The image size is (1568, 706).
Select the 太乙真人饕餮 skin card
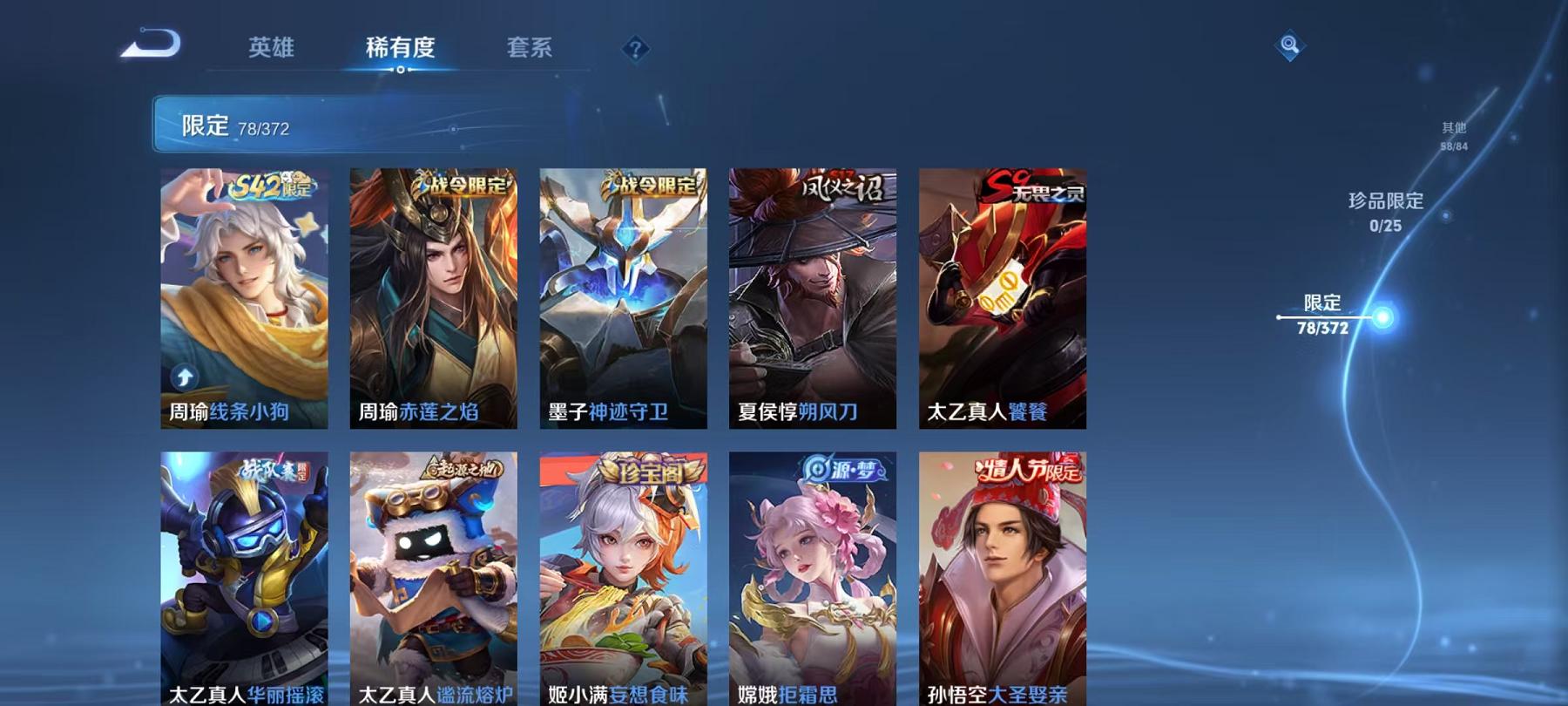coord(1000,296)
